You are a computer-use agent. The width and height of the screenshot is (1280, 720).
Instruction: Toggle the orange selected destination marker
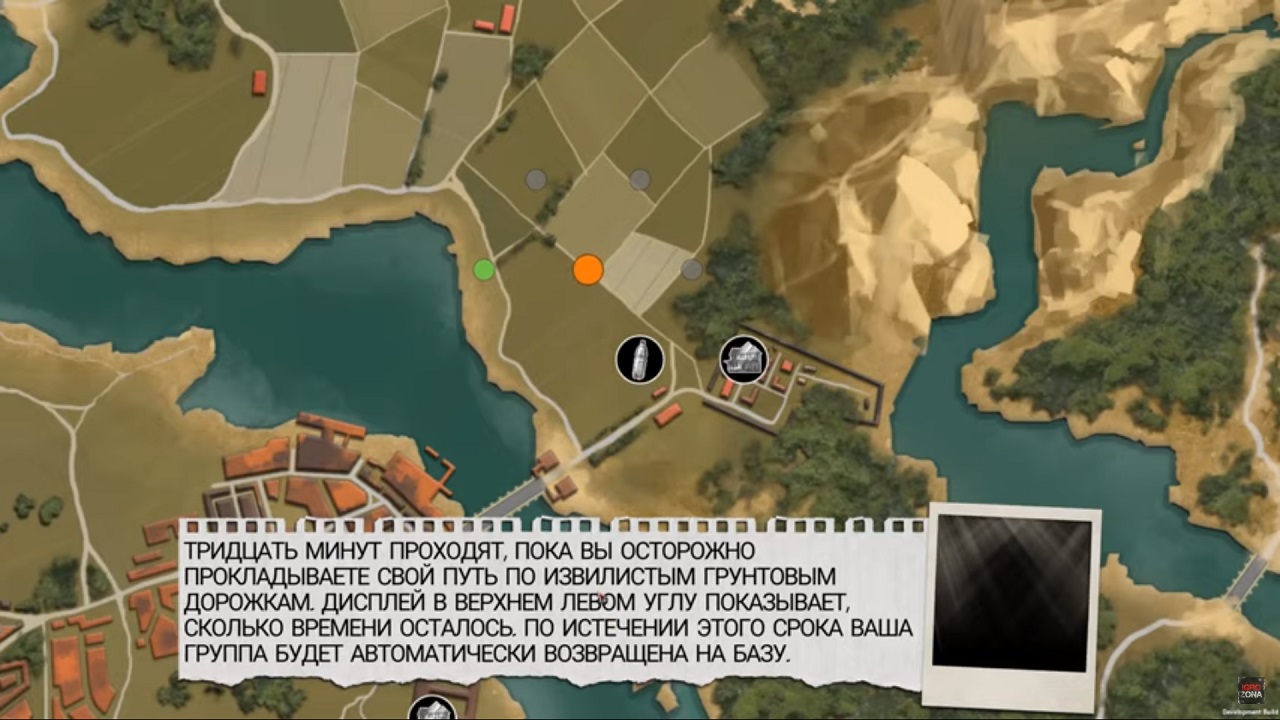pyautogui.click(x=587, y=270)
